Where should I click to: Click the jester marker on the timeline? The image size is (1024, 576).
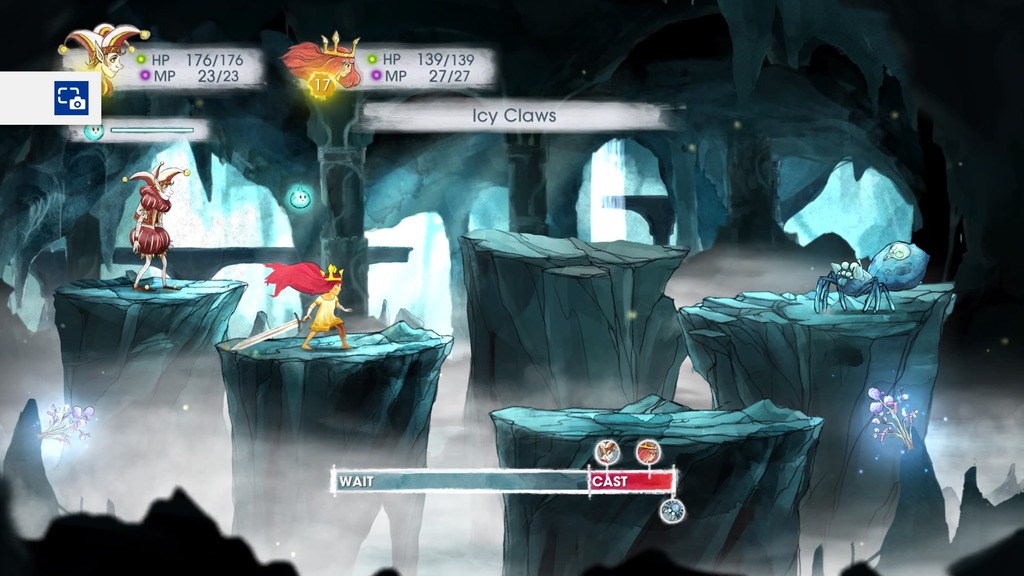click(607, 452)
